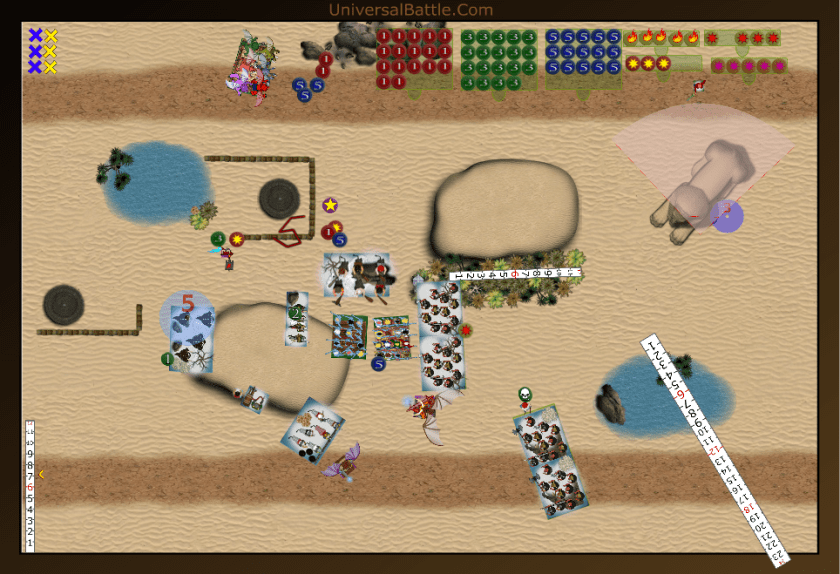Click the green 2 token on the narrow unit

(x=295, y=312)
